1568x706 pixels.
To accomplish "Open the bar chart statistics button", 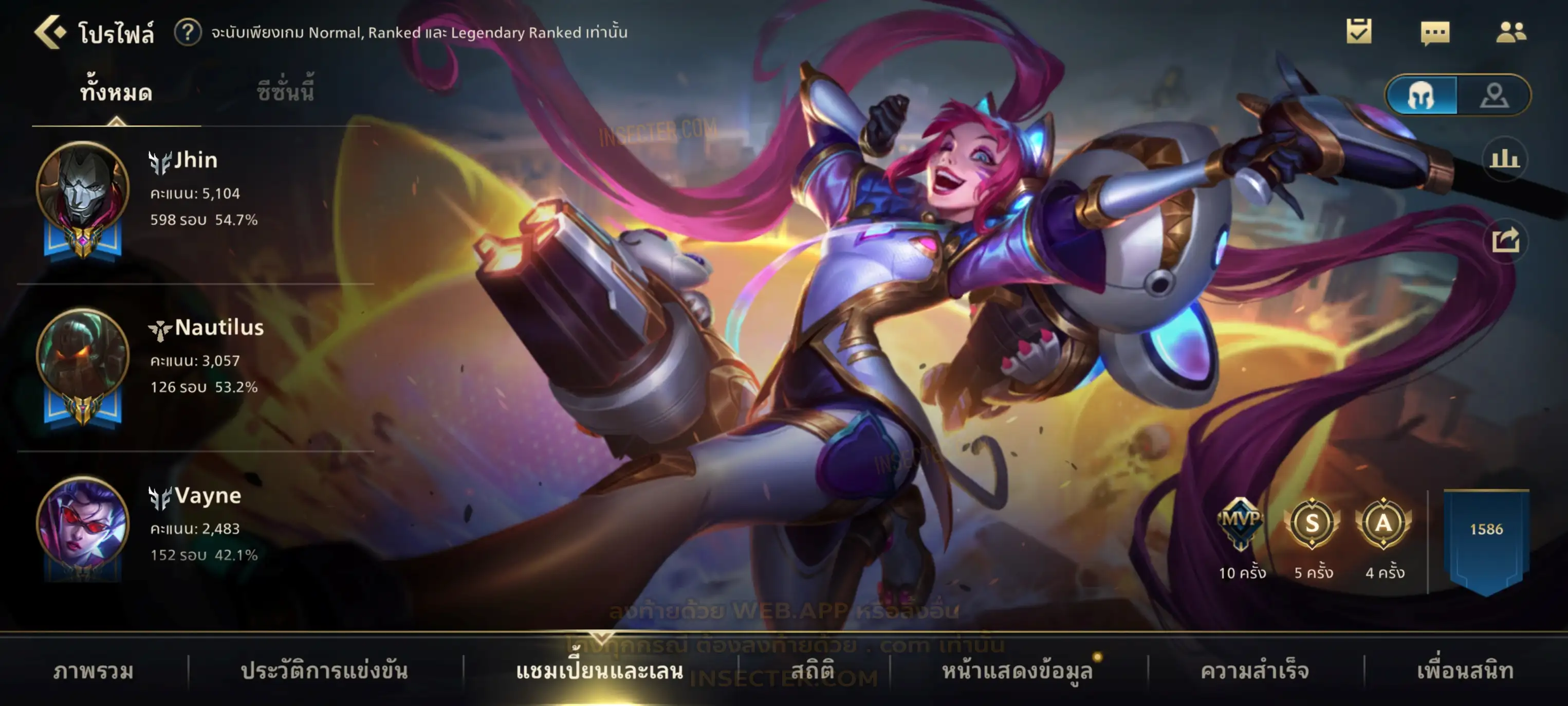I will pos(1504,159).
